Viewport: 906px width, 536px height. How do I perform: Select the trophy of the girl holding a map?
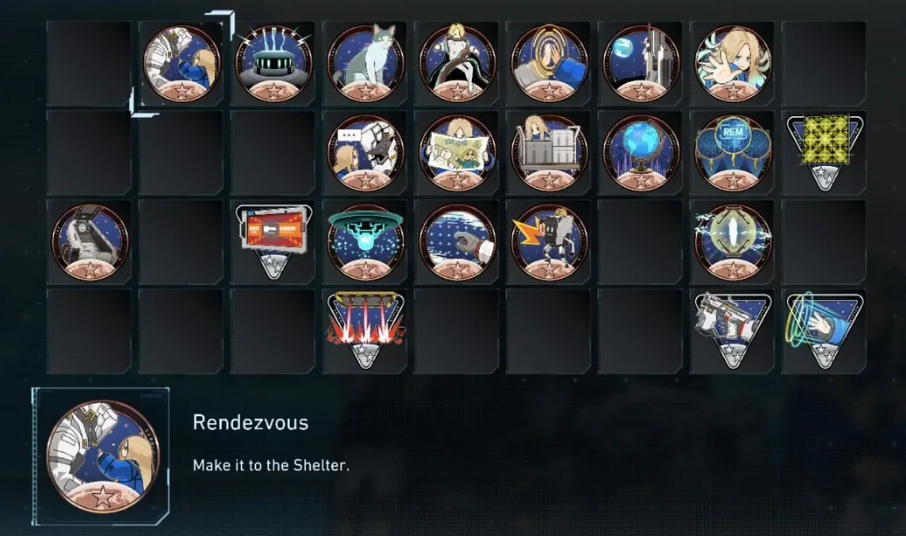pyautogui.click(x=457, y=152)
